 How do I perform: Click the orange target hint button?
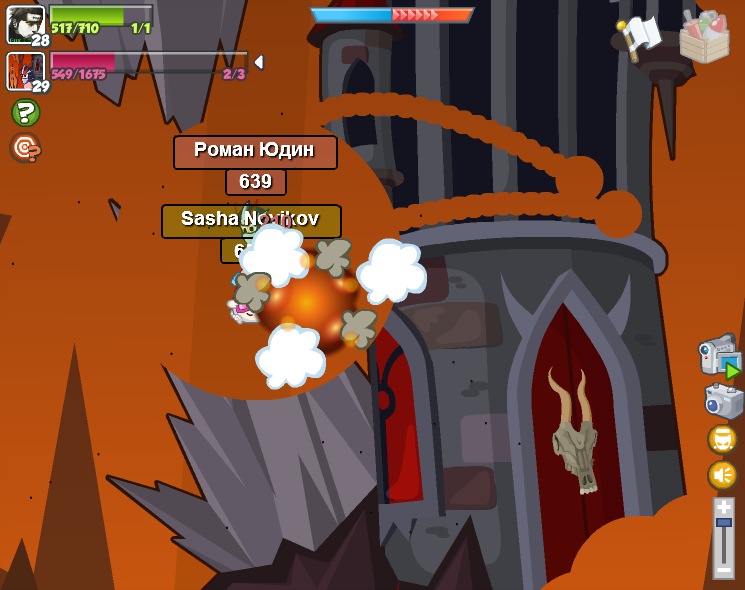pyautogui.click(x=25, y=148)
